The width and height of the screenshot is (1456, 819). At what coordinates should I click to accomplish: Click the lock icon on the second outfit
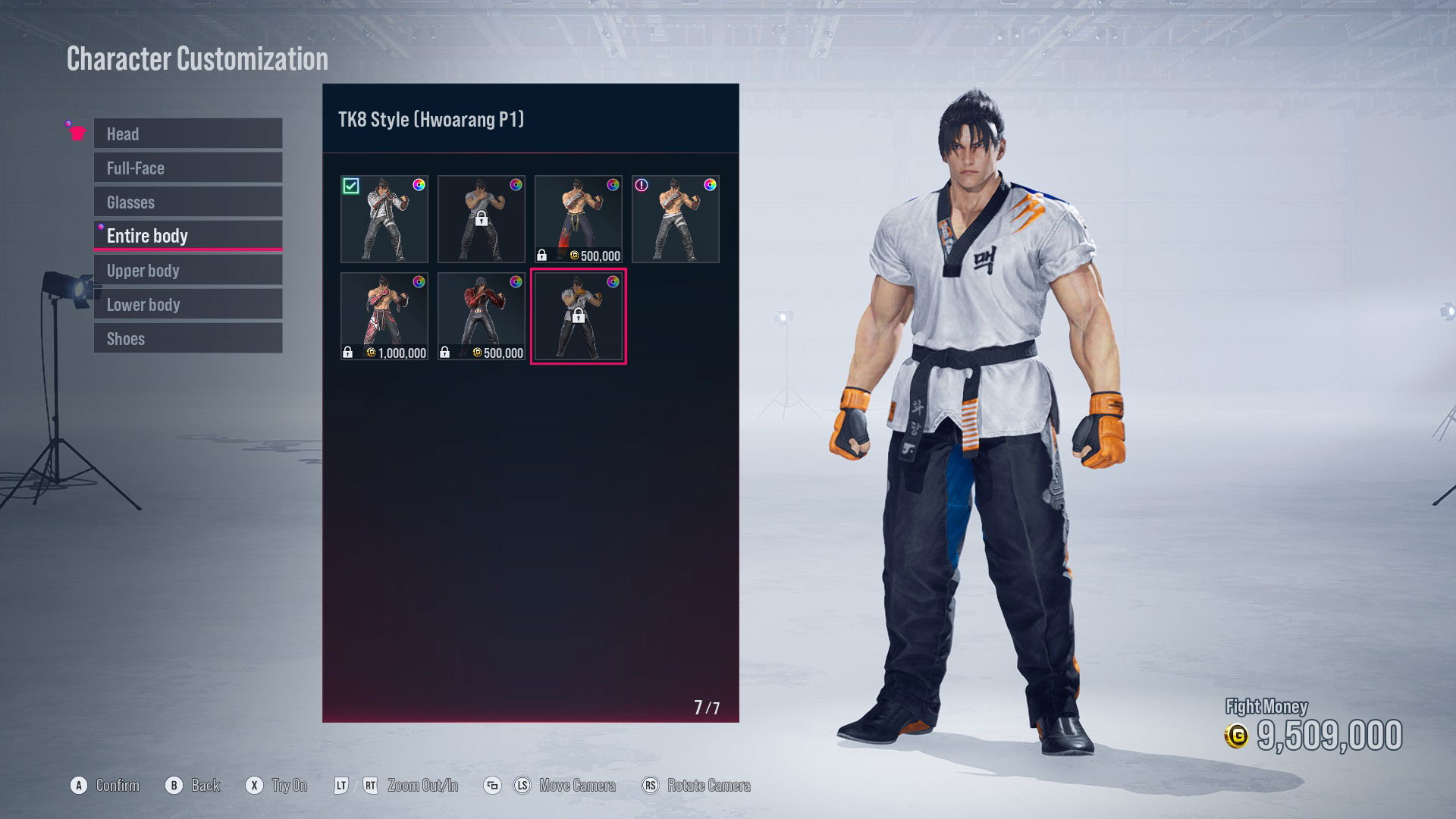[482, 219]
